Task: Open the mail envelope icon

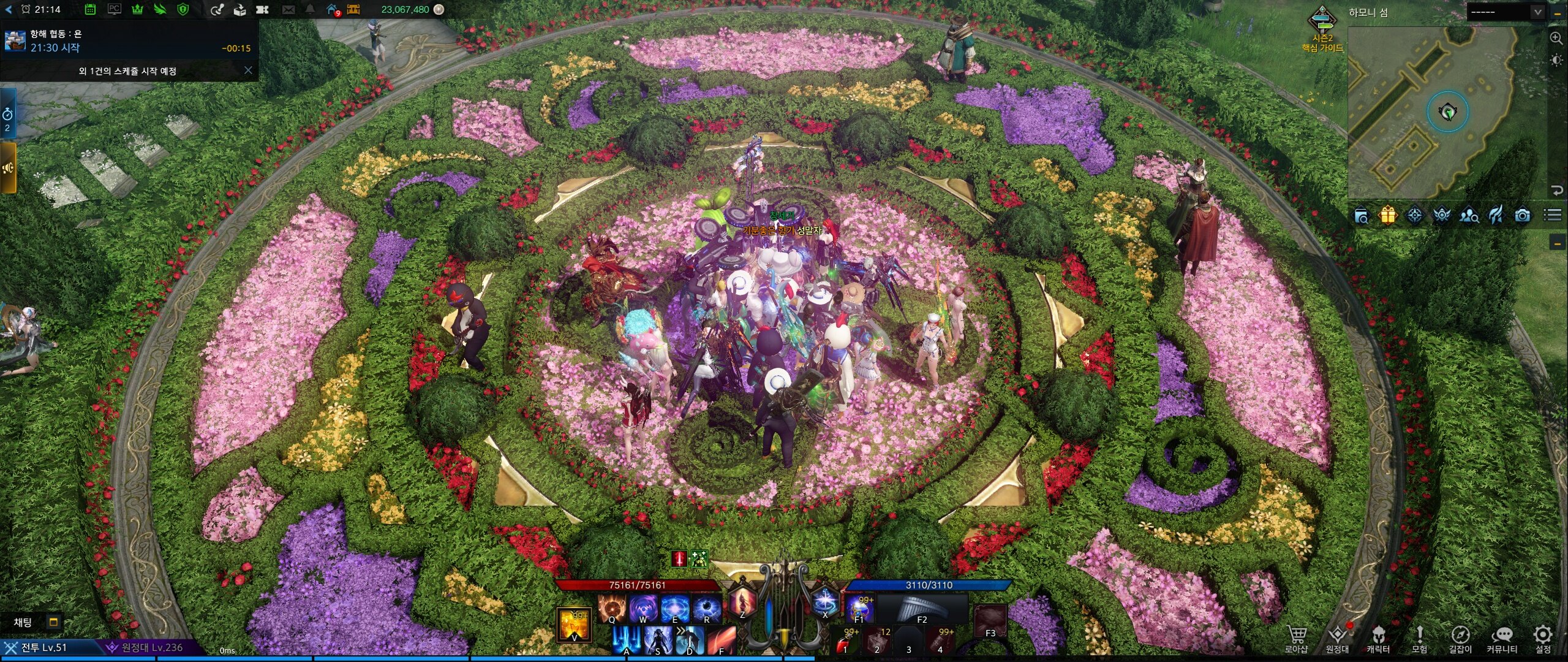Action: pos(288,9)
